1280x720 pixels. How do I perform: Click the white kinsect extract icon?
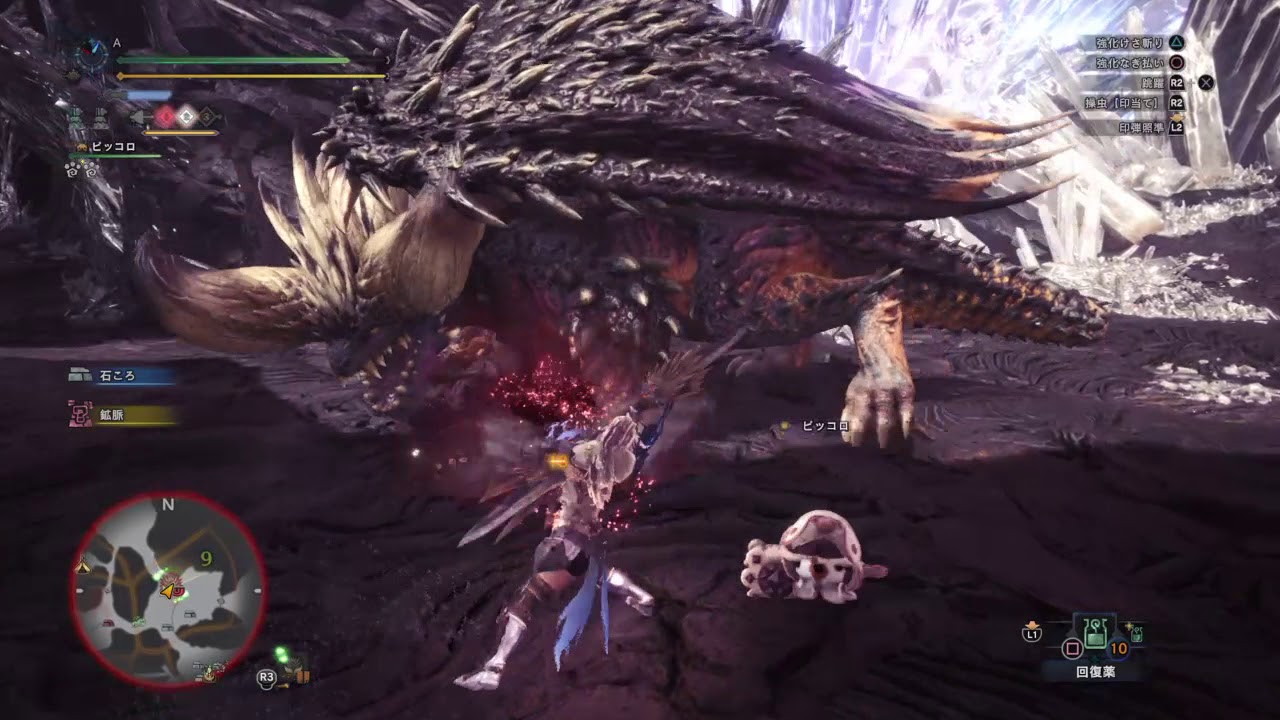pyautogui.click(x=187, y=116)
